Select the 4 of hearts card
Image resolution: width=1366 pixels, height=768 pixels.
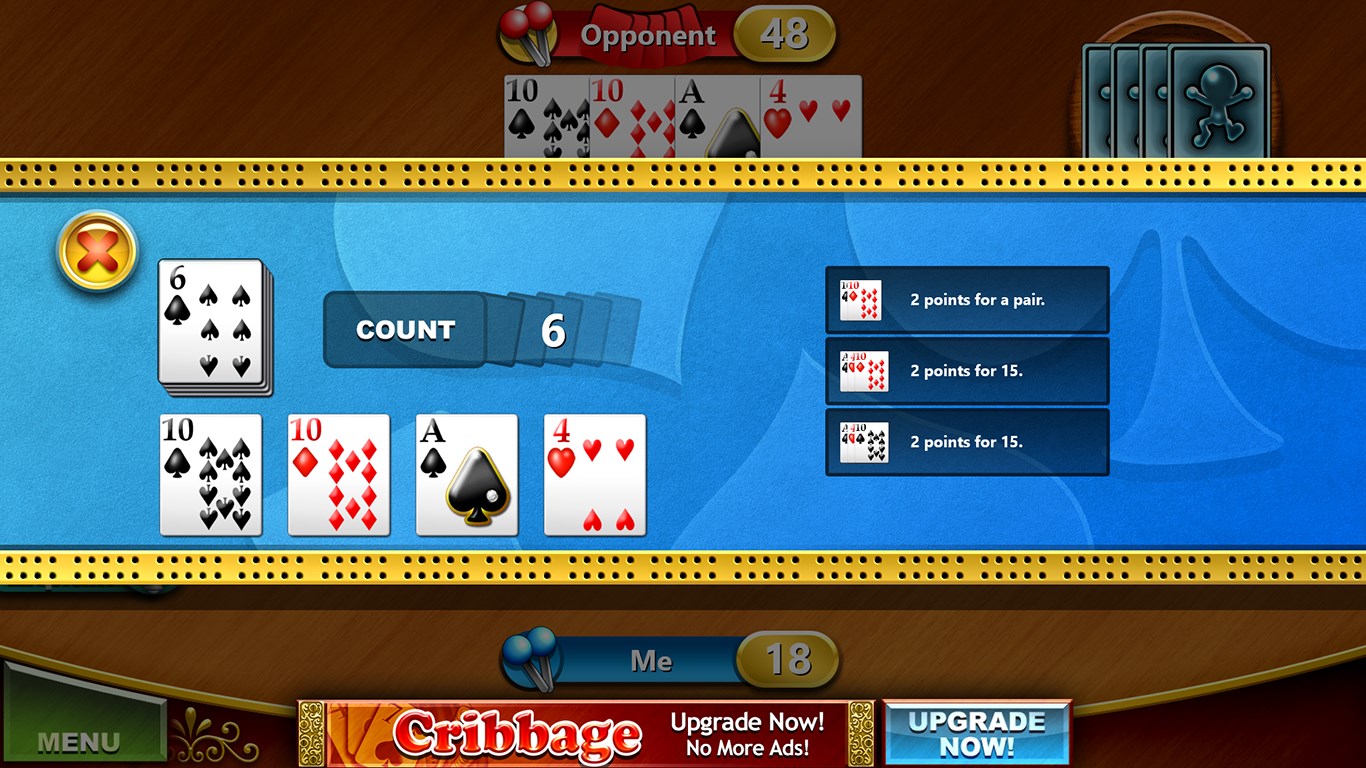[595, 474]
